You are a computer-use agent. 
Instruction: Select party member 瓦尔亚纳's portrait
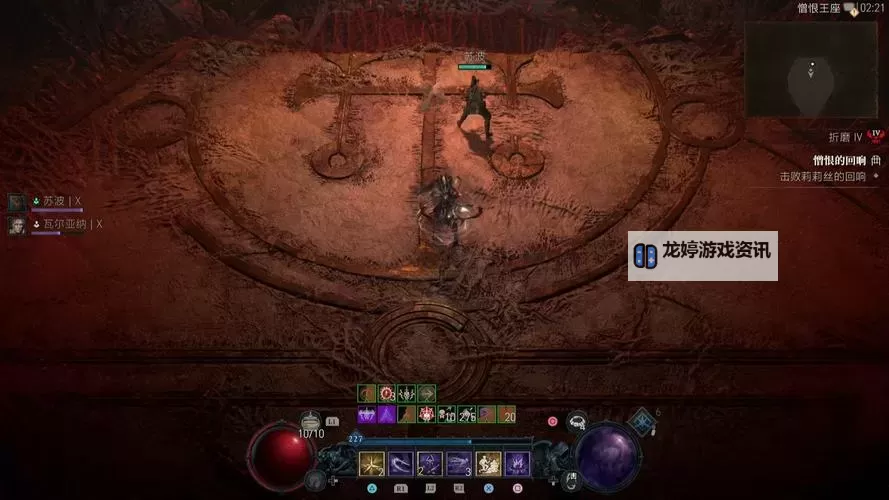pos(17,226)
